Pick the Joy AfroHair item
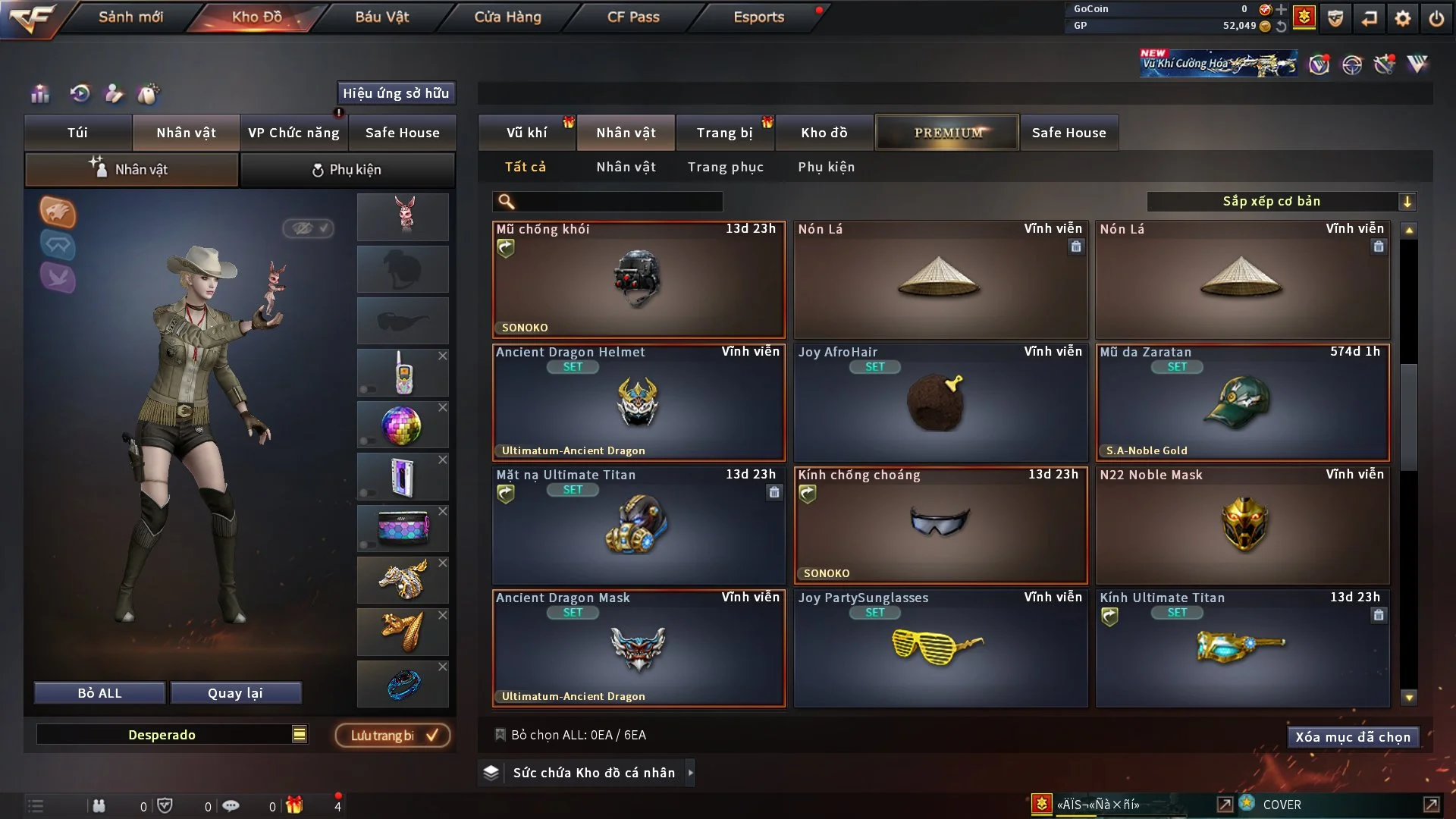Image resolution: width=1456 pixels, height=819 pixels. click(x=940, y=403)
